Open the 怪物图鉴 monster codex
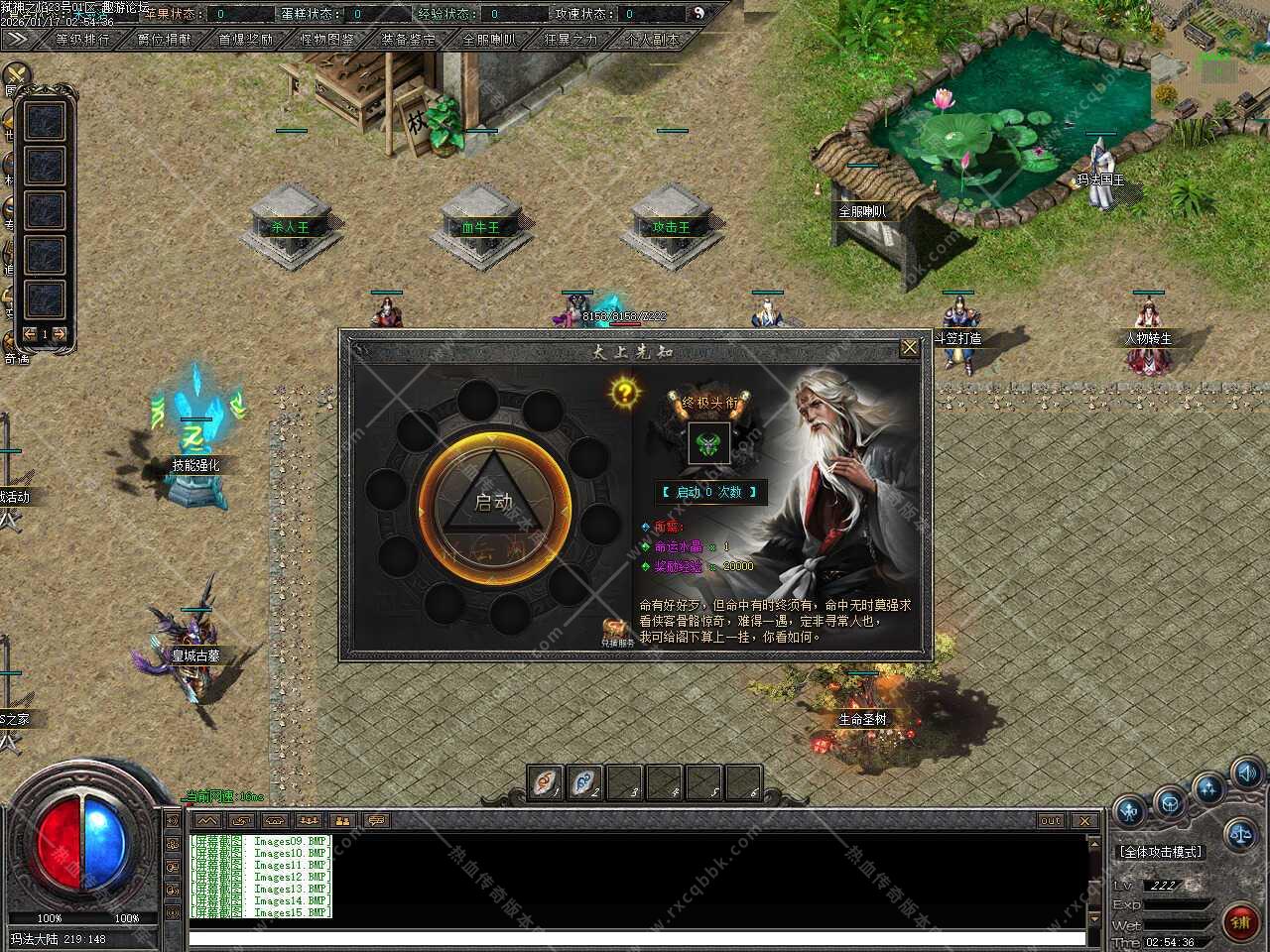1270x952 pixels. (326, 40)
